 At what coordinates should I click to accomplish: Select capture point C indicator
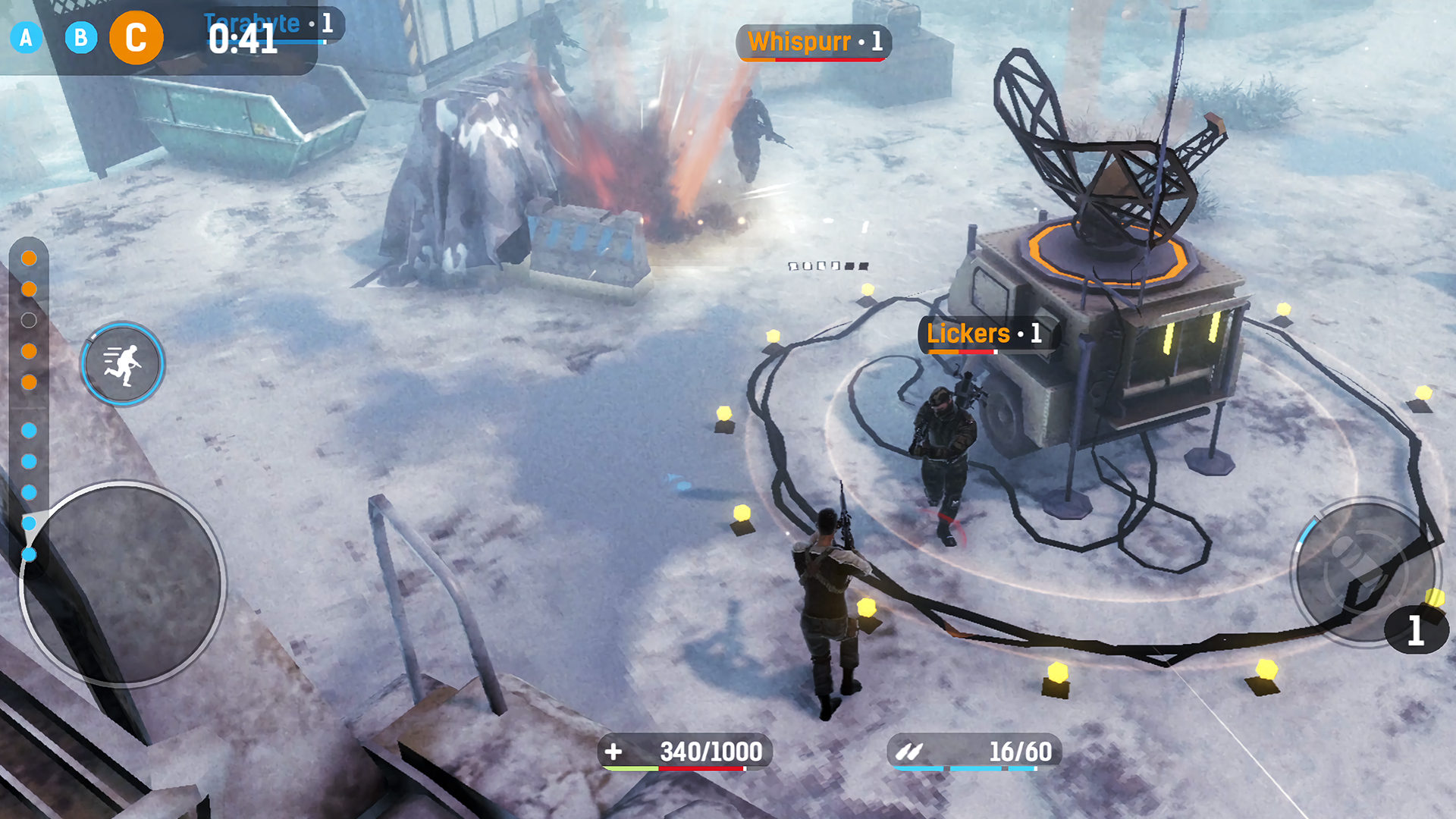point(136,37)
